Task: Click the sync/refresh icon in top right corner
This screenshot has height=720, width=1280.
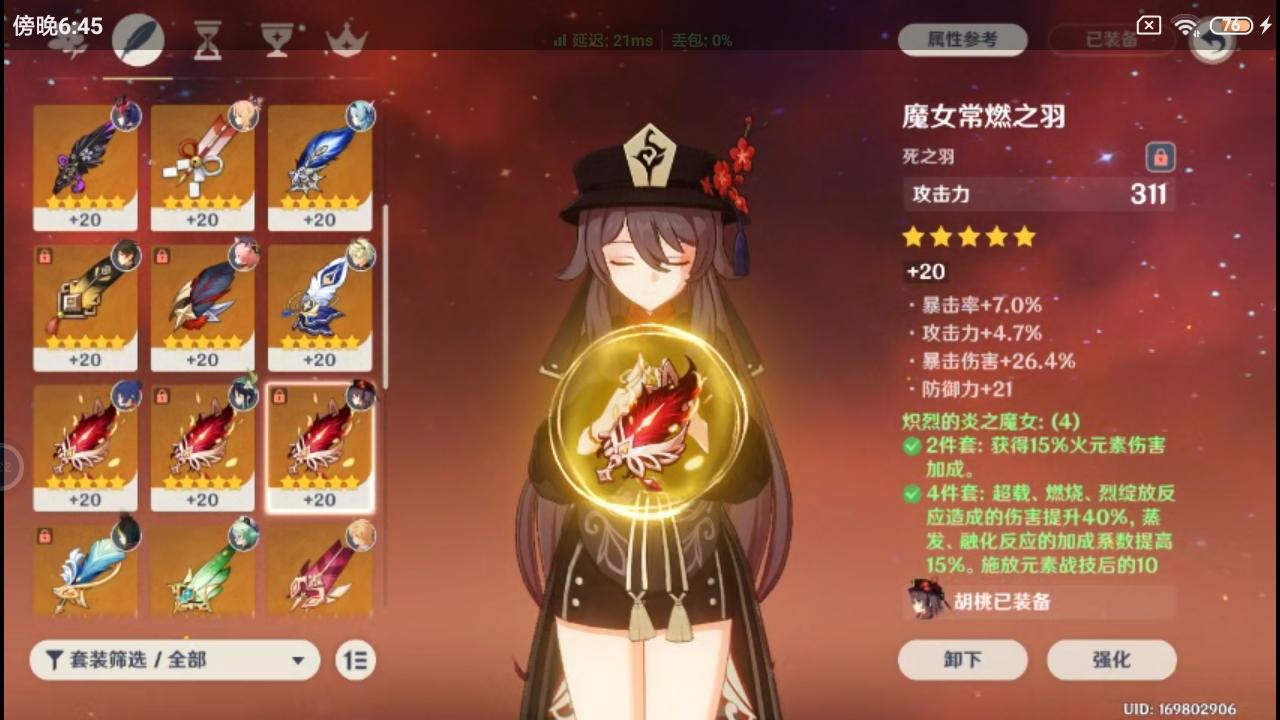Action: 1211,44
